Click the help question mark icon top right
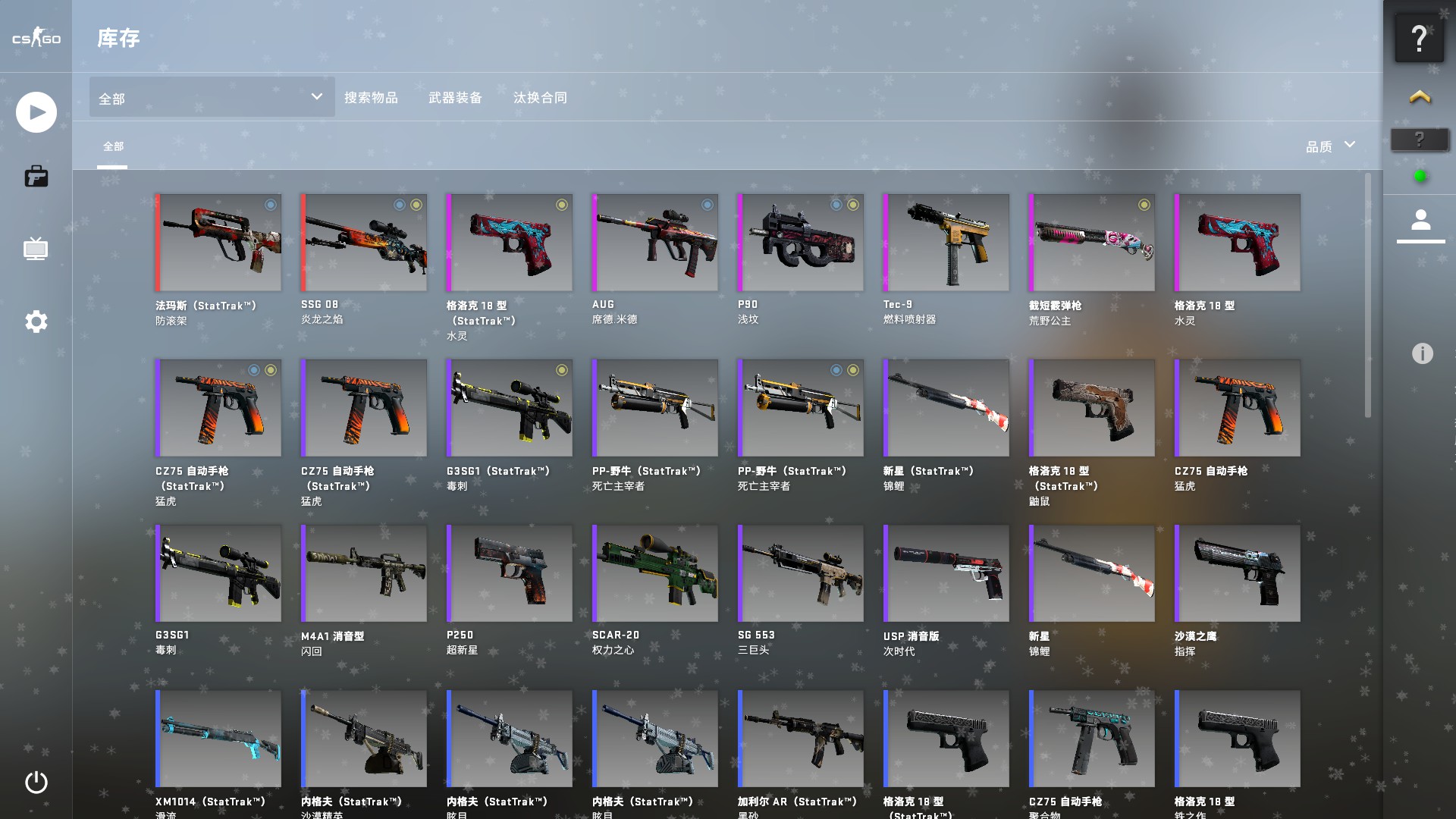Viewport: 1456px width, 819px height. tap(1420, 36)
